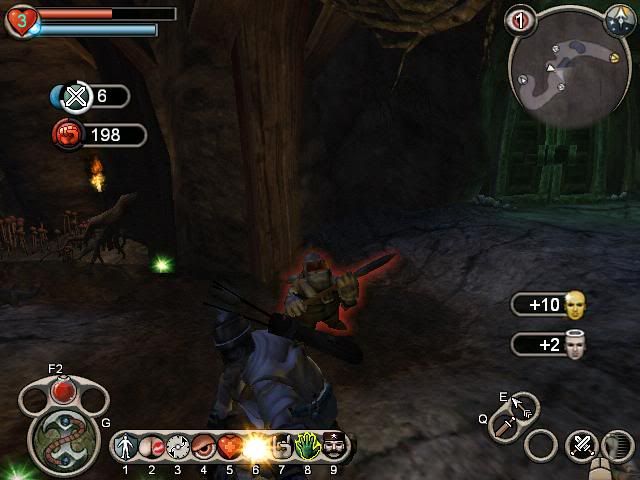
Task: Activate the red eye hotbar icon
Action: click(x=204, y=446)
